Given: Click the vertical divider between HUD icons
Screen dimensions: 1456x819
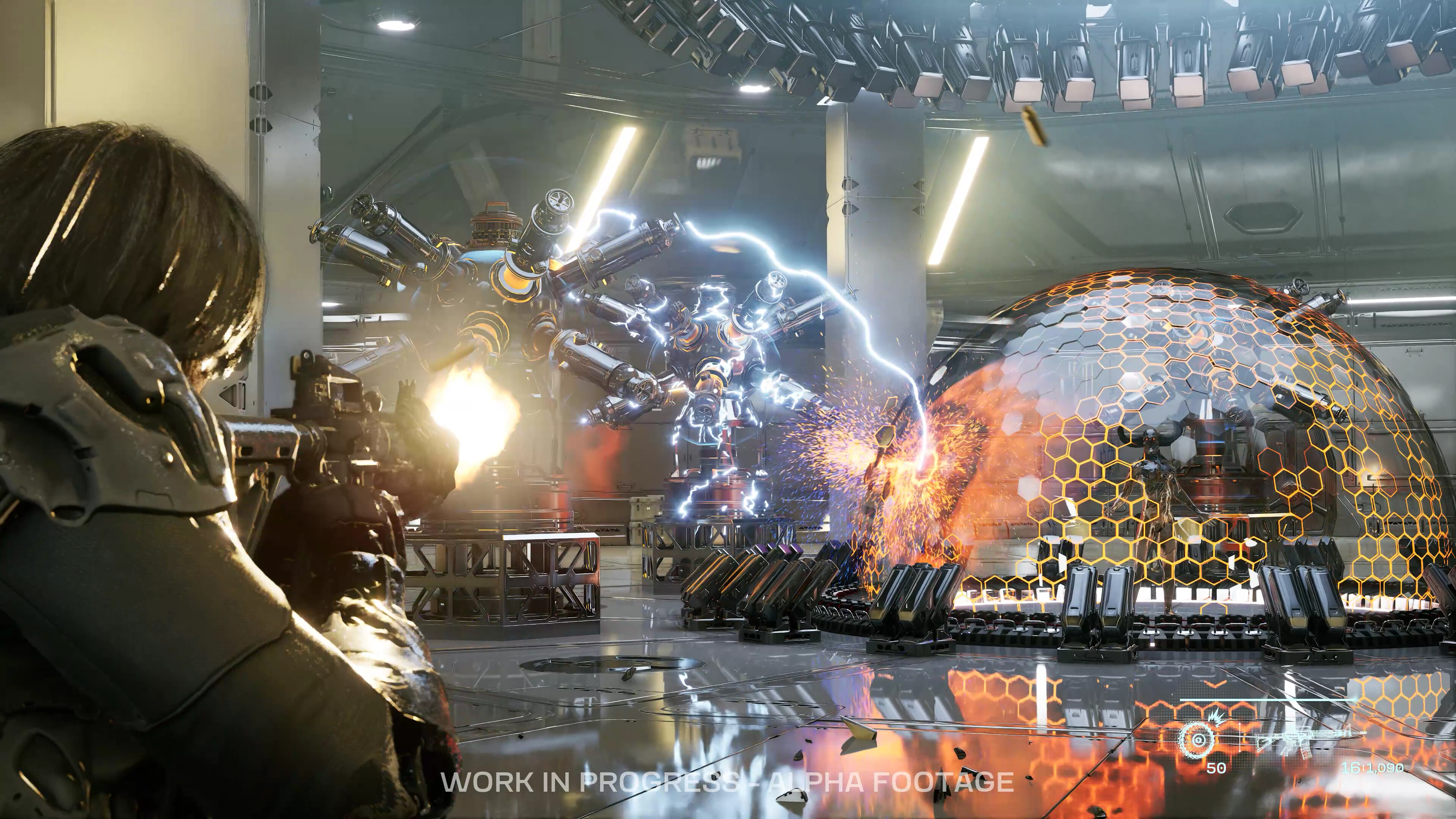Looking at the screenshot, I should click(x=1240, y=737).
